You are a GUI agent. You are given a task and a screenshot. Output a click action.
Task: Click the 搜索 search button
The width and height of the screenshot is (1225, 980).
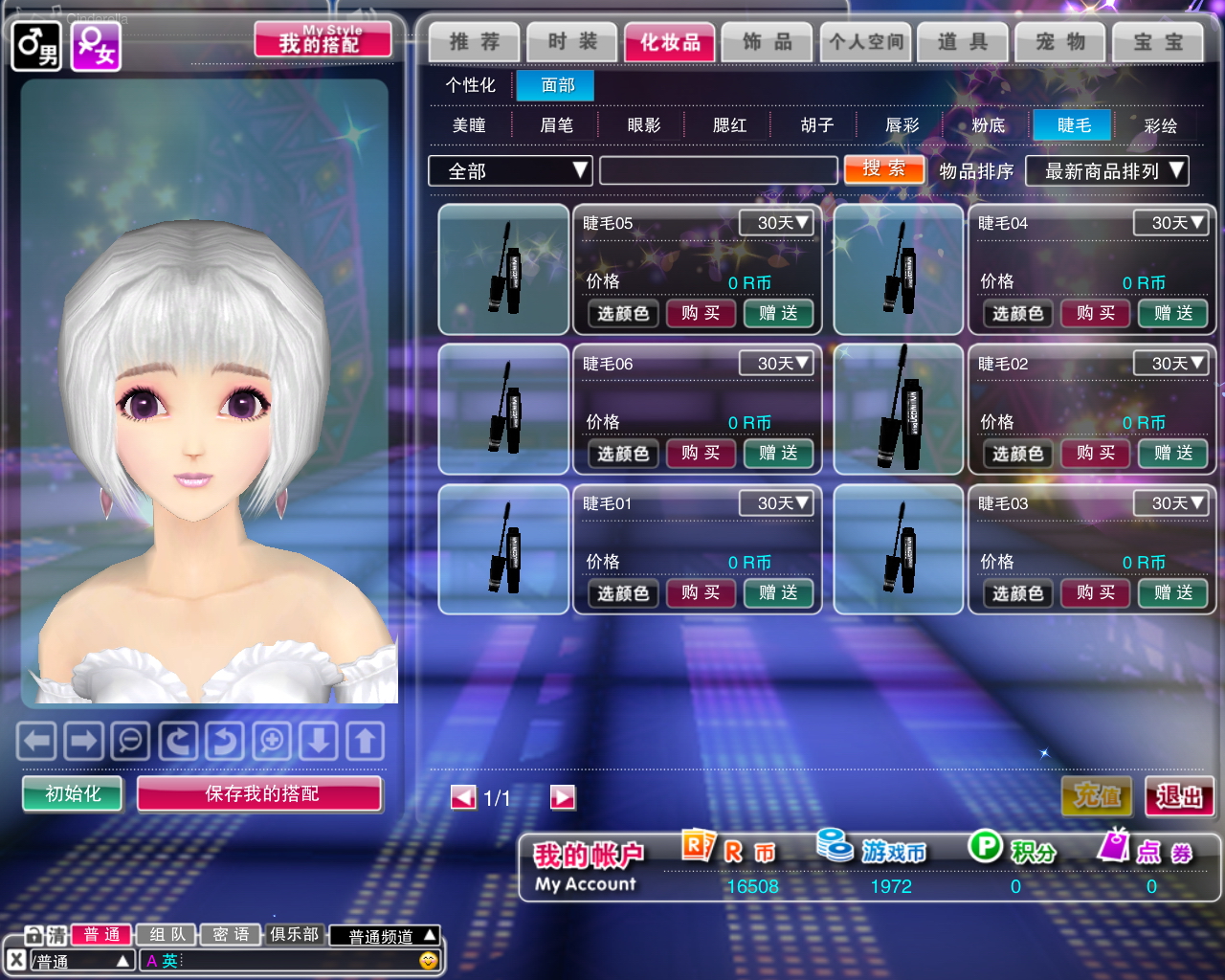pyautogui.click(x=883, y=169)
